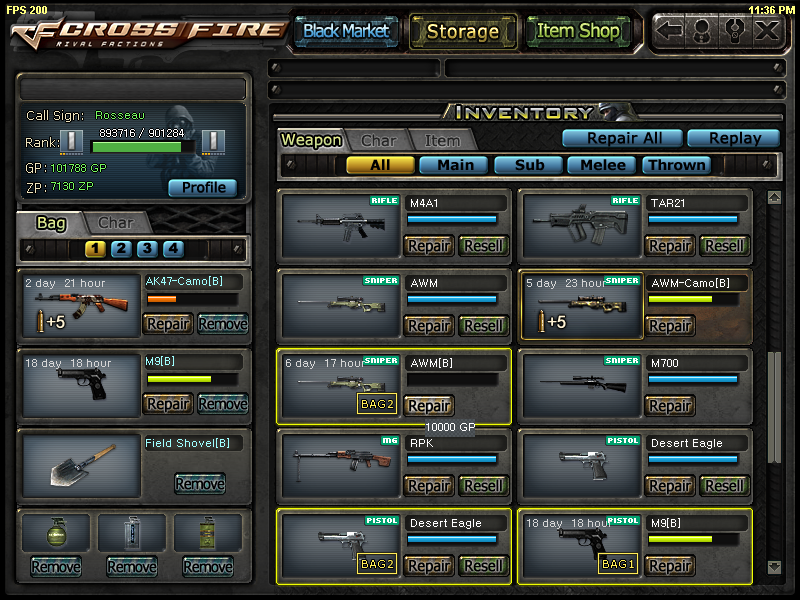The image size is (800, 600).
Task: Repair All weapons
Action: click(x=620, y=138)
